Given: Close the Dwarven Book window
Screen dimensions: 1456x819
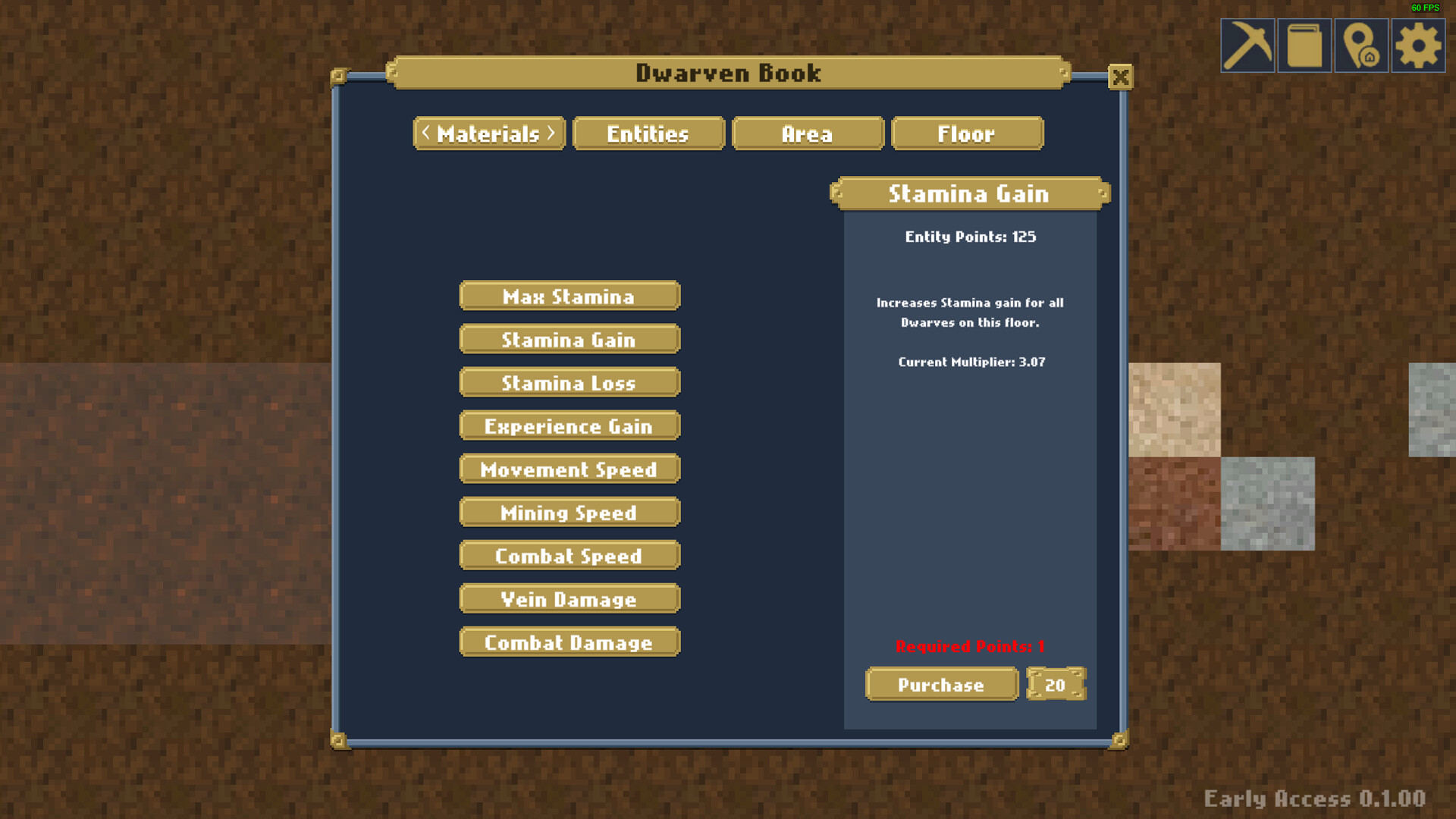Looking at the screenshot, I should click(x=1121, y=77).
